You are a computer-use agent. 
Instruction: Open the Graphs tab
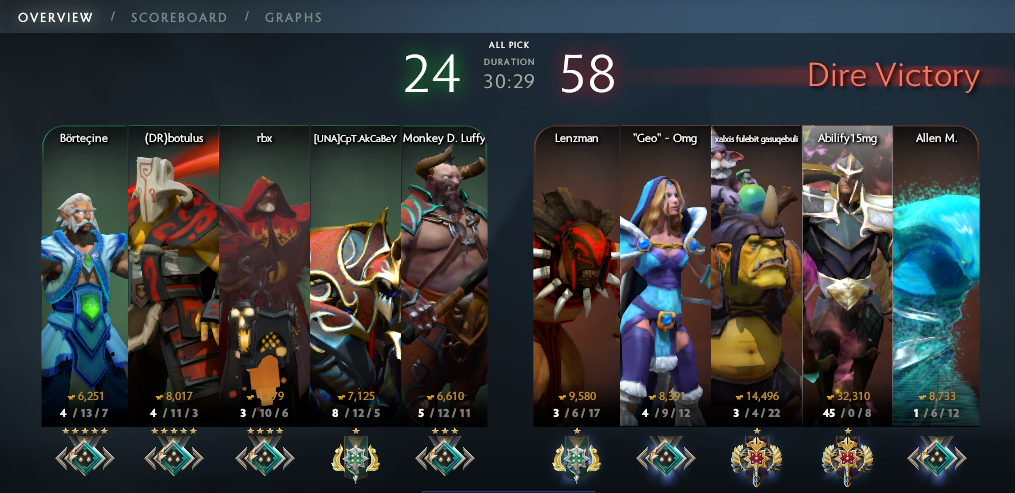pyautogui.click(x=293, y=17)
